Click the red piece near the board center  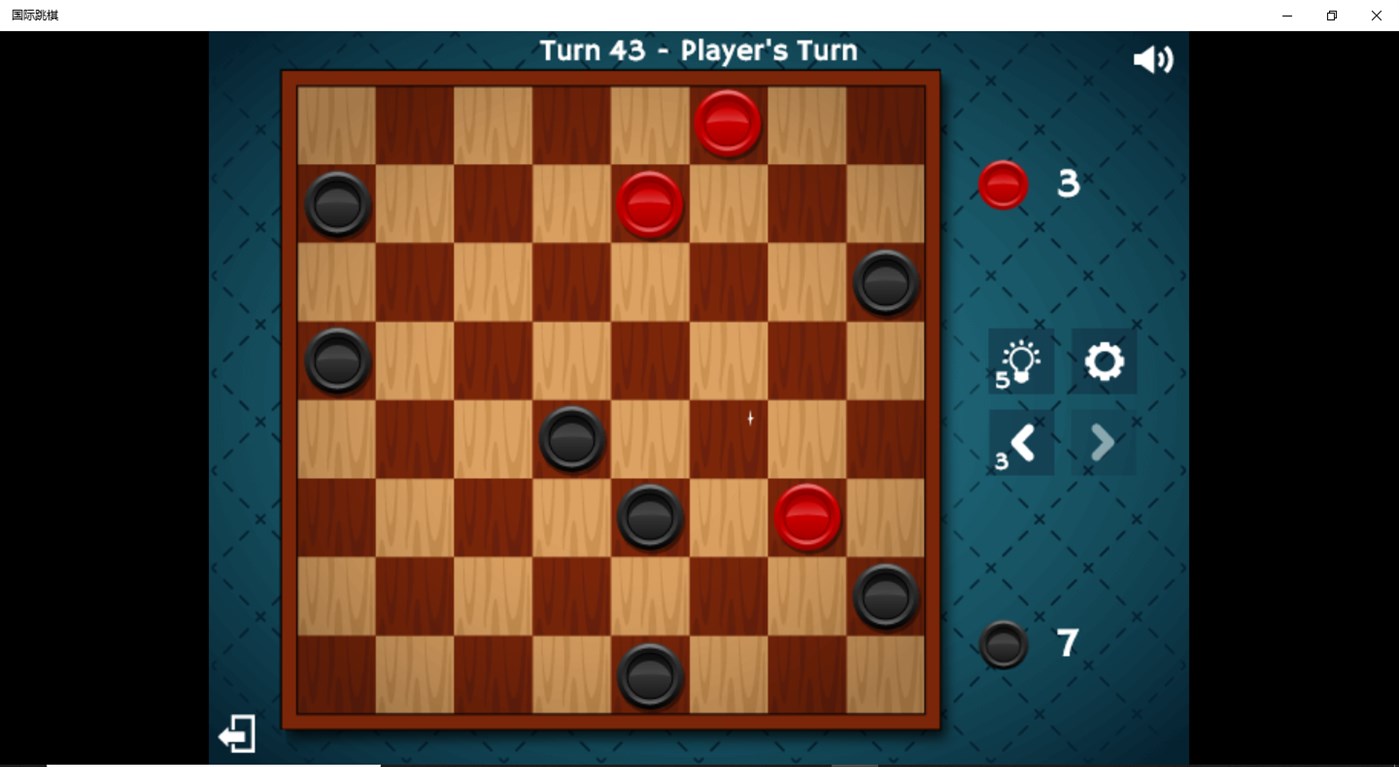(x=806, y=517)
